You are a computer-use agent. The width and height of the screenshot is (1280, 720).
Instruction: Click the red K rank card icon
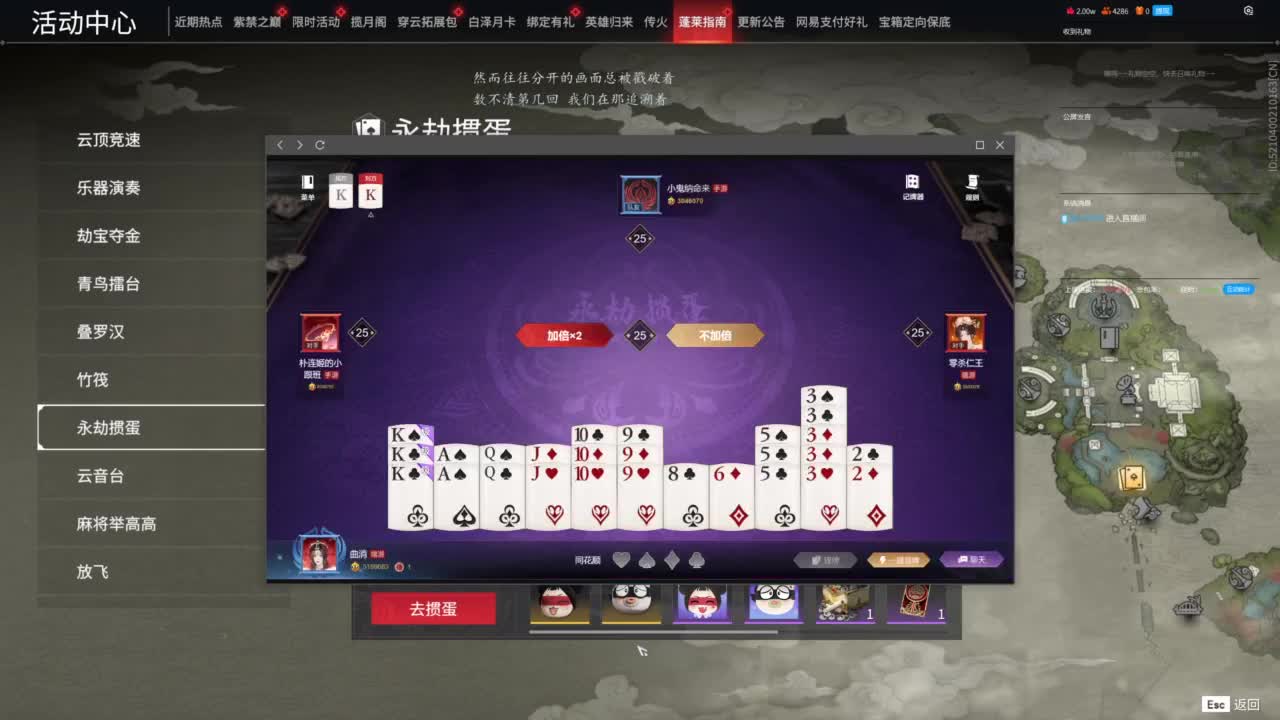coord(370,192)
